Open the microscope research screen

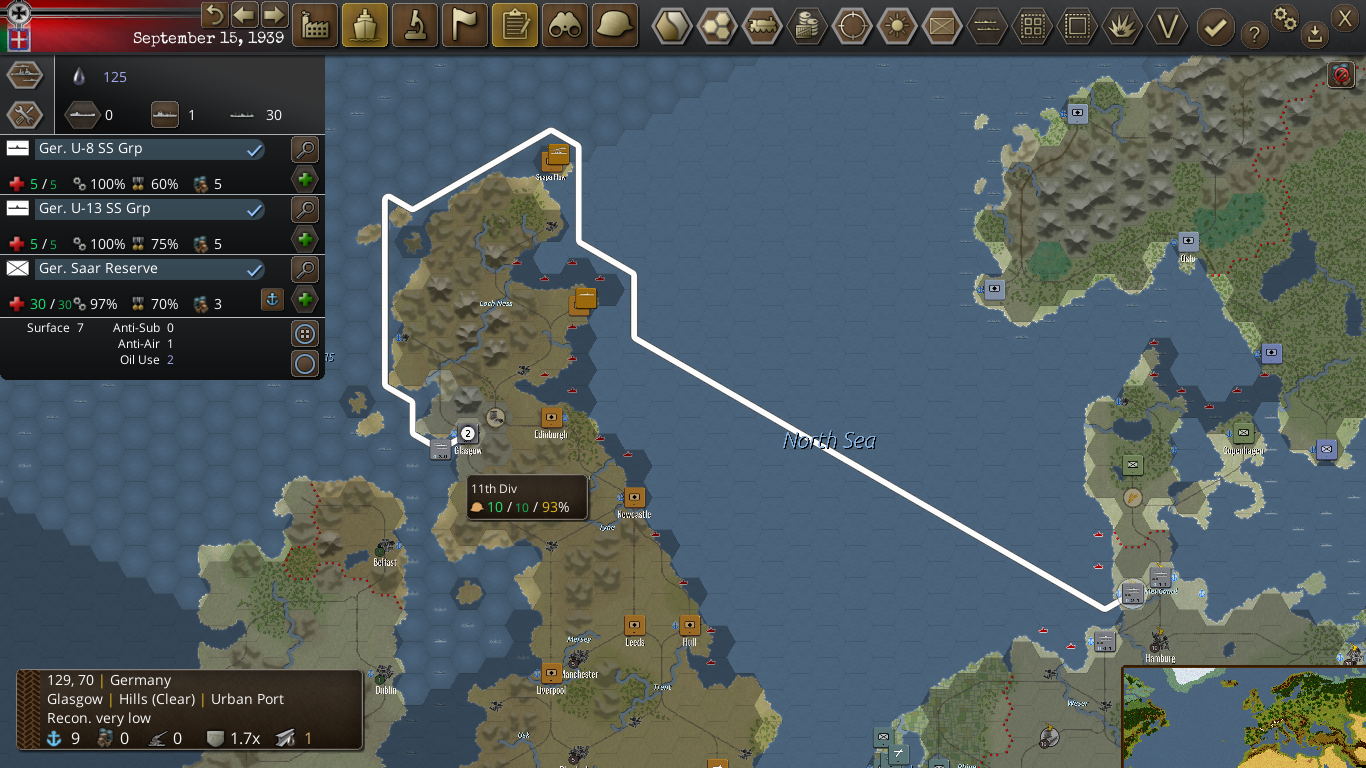tap(415, 26)
